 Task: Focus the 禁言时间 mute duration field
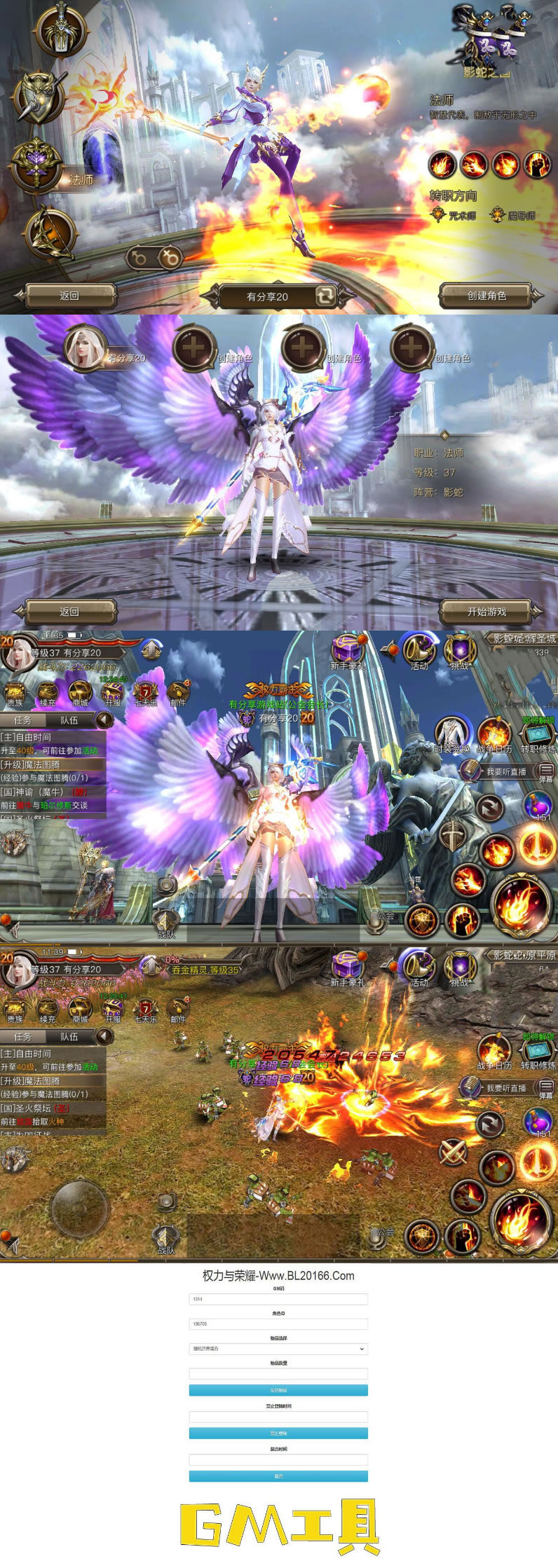point(278,1460)
